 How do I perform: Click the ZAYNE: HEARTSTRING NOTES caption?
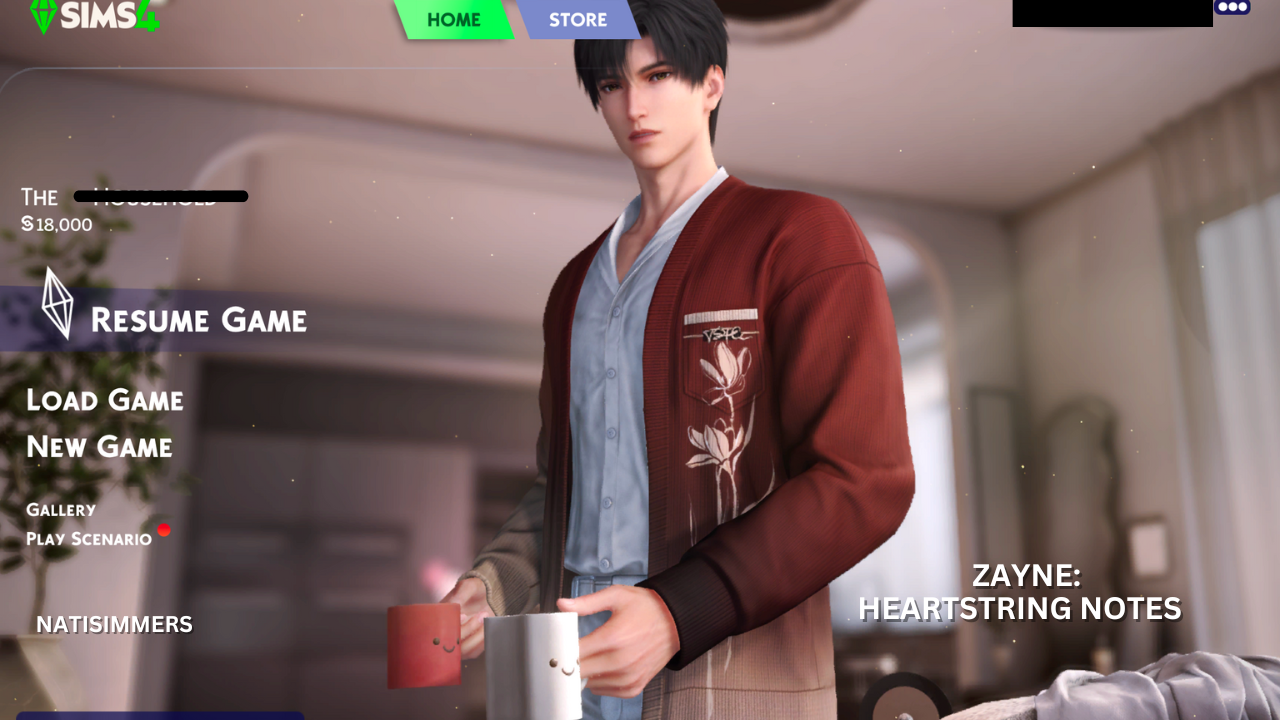(x=1020, y=592)
